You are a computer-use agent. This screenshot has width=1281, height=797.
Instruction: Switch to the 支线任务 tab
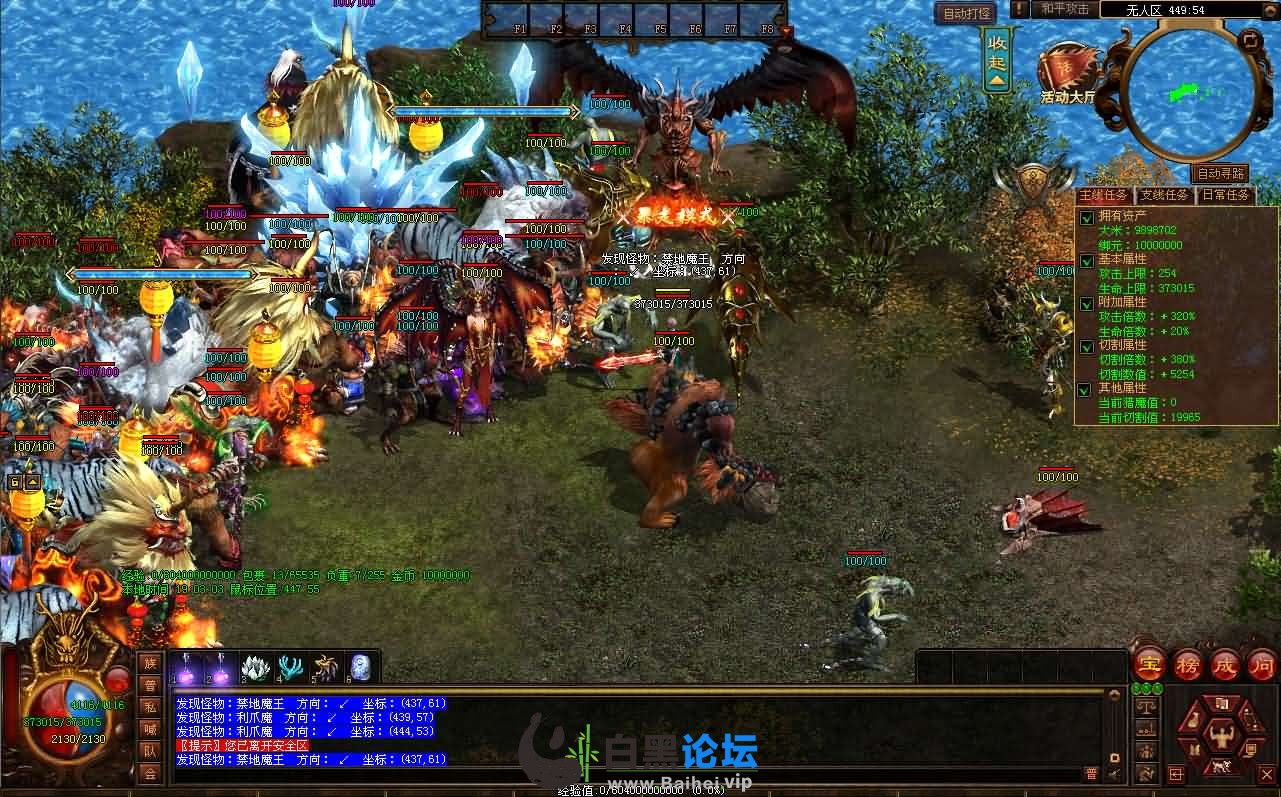click(x=1165, y=195)
